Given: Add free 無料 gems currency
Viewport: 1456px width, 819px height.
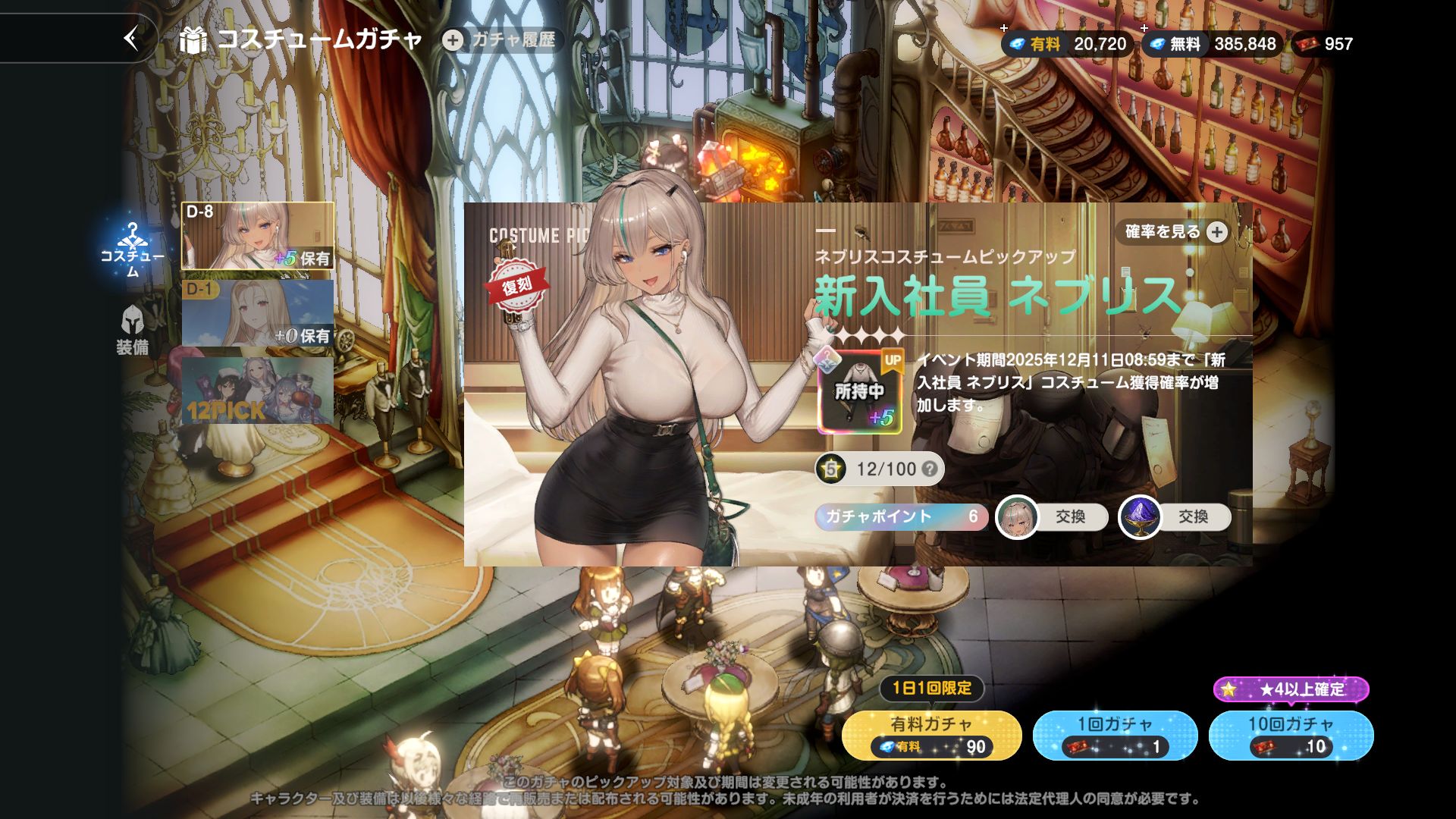Looking at the screenshot, I should [1211, 44].
